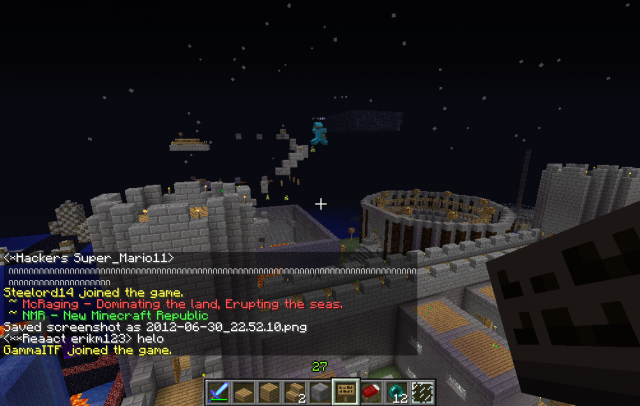
Task: Choose the ender pearl stack of 12
Action: pyautogui.click(x=395, y=391)
